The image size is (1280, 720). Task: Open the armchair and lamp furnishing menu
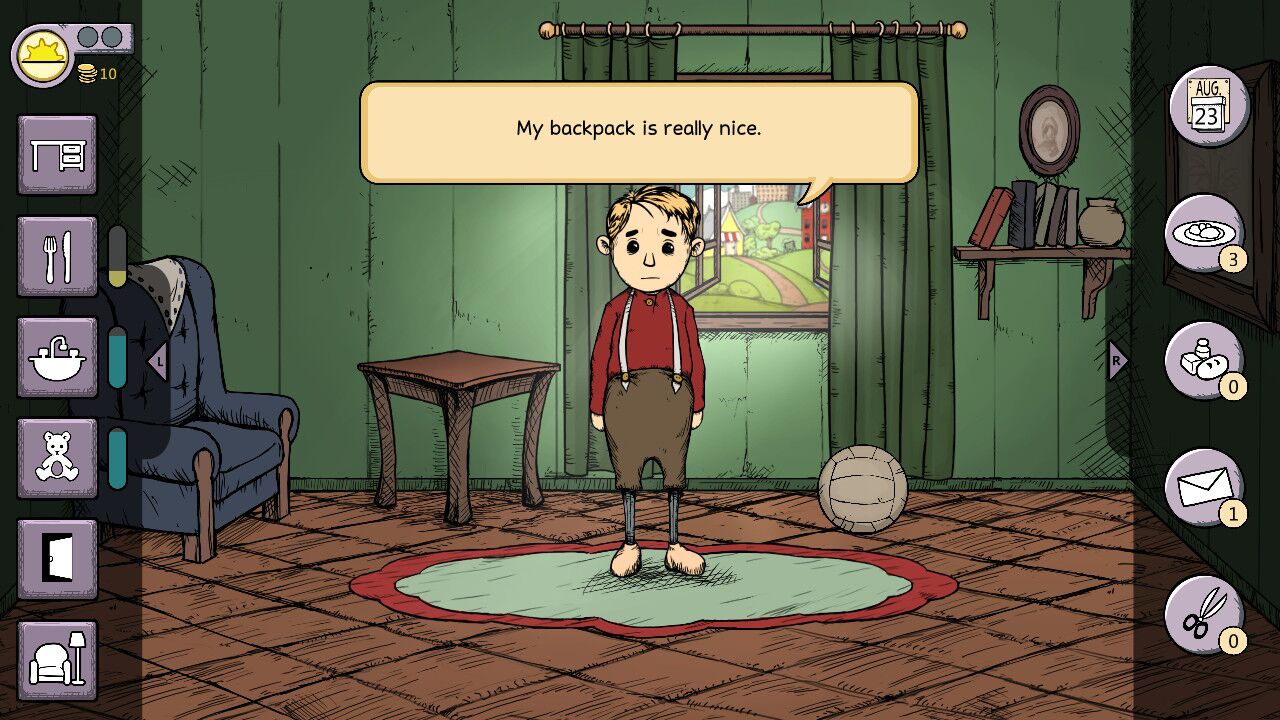coord(57,660)
